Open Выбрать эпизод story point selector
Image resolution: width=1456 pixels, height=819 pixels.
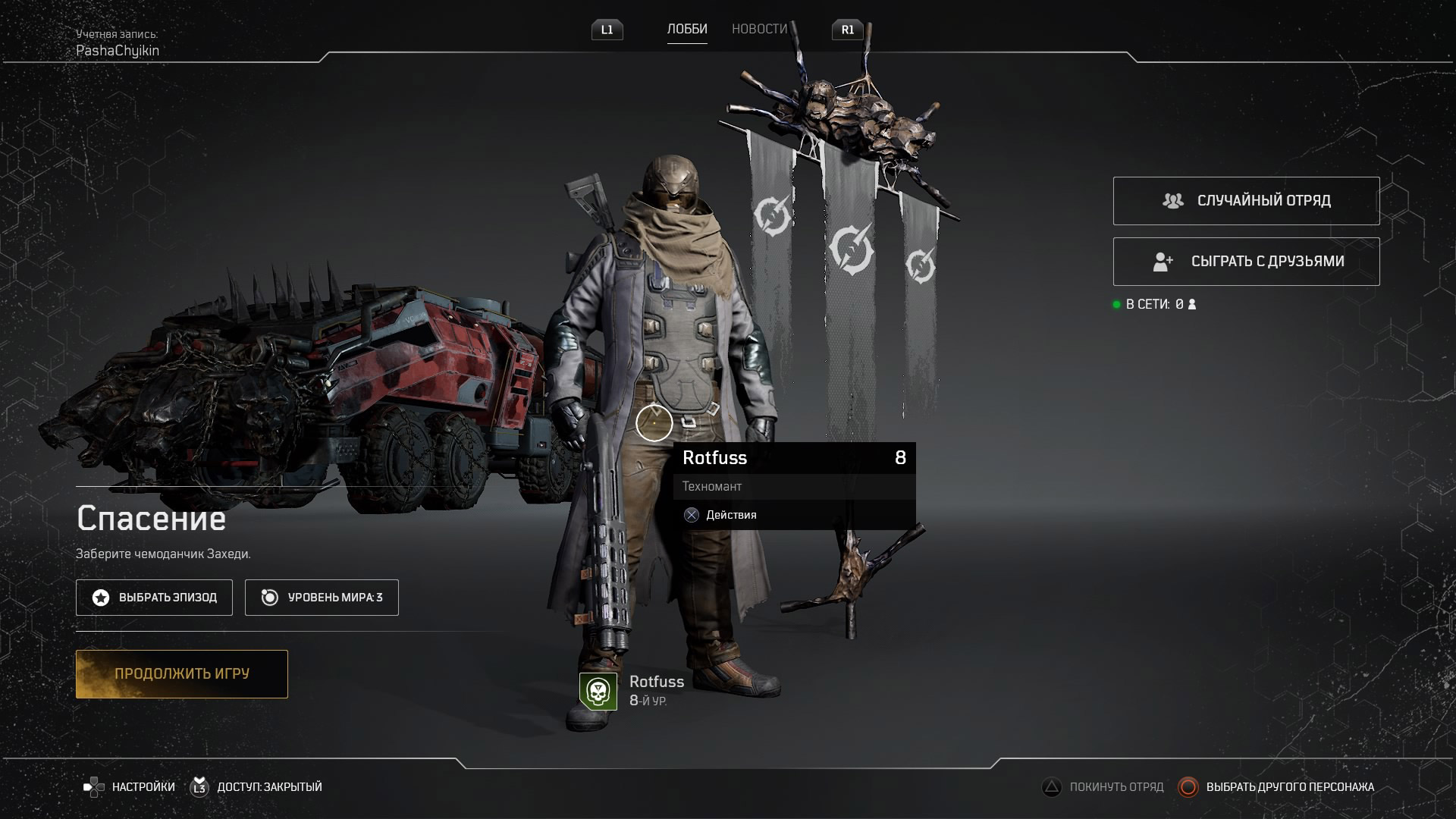154,598
